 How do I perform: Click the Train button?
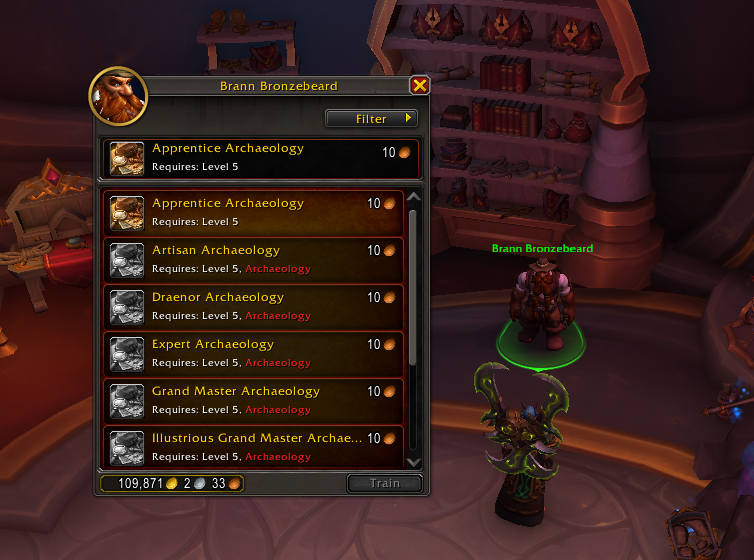384,483
